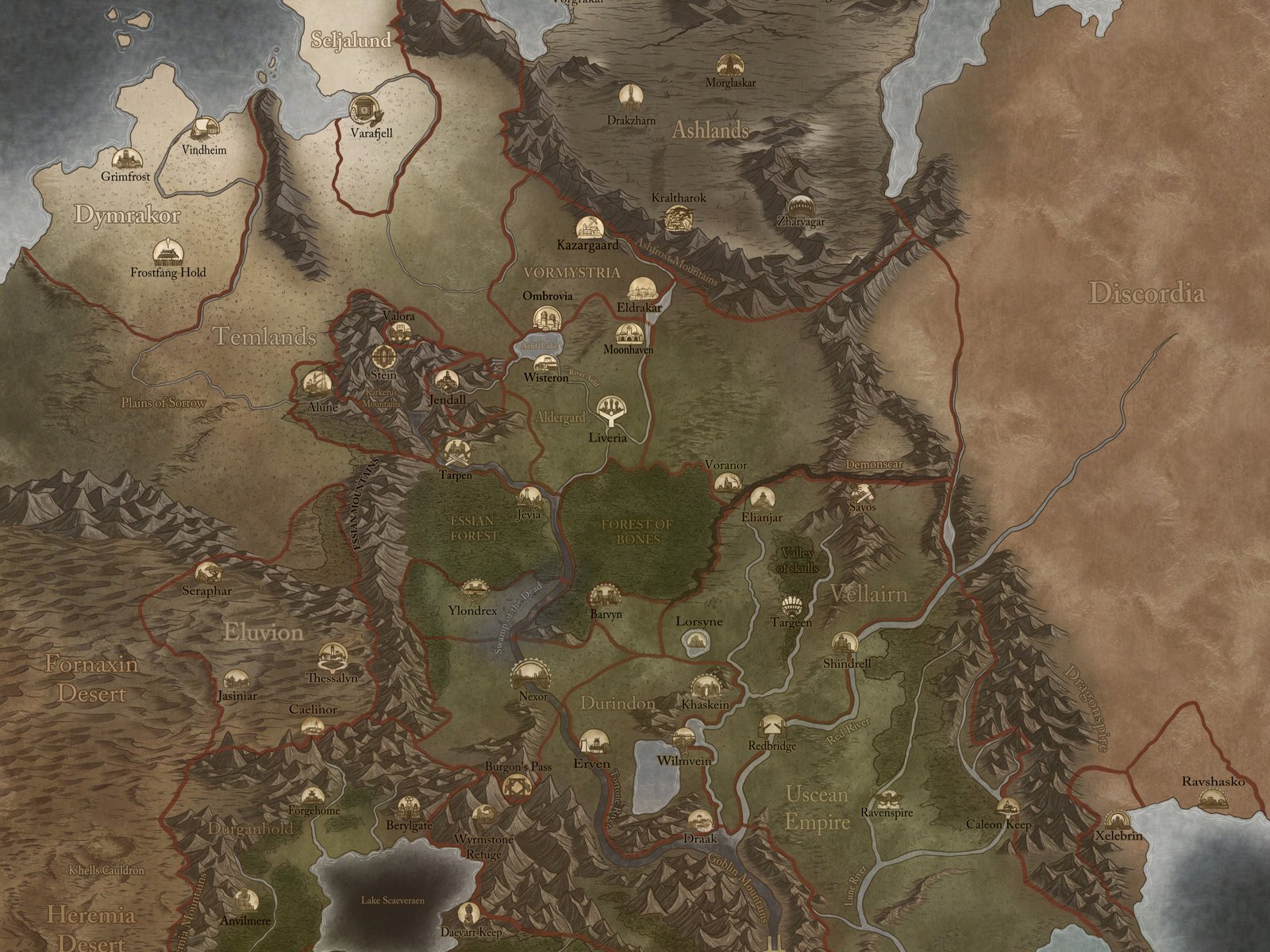The image size is (1270, 952).
Task: Select the Drakzharn tower icon
Action: tap(630, 95)
